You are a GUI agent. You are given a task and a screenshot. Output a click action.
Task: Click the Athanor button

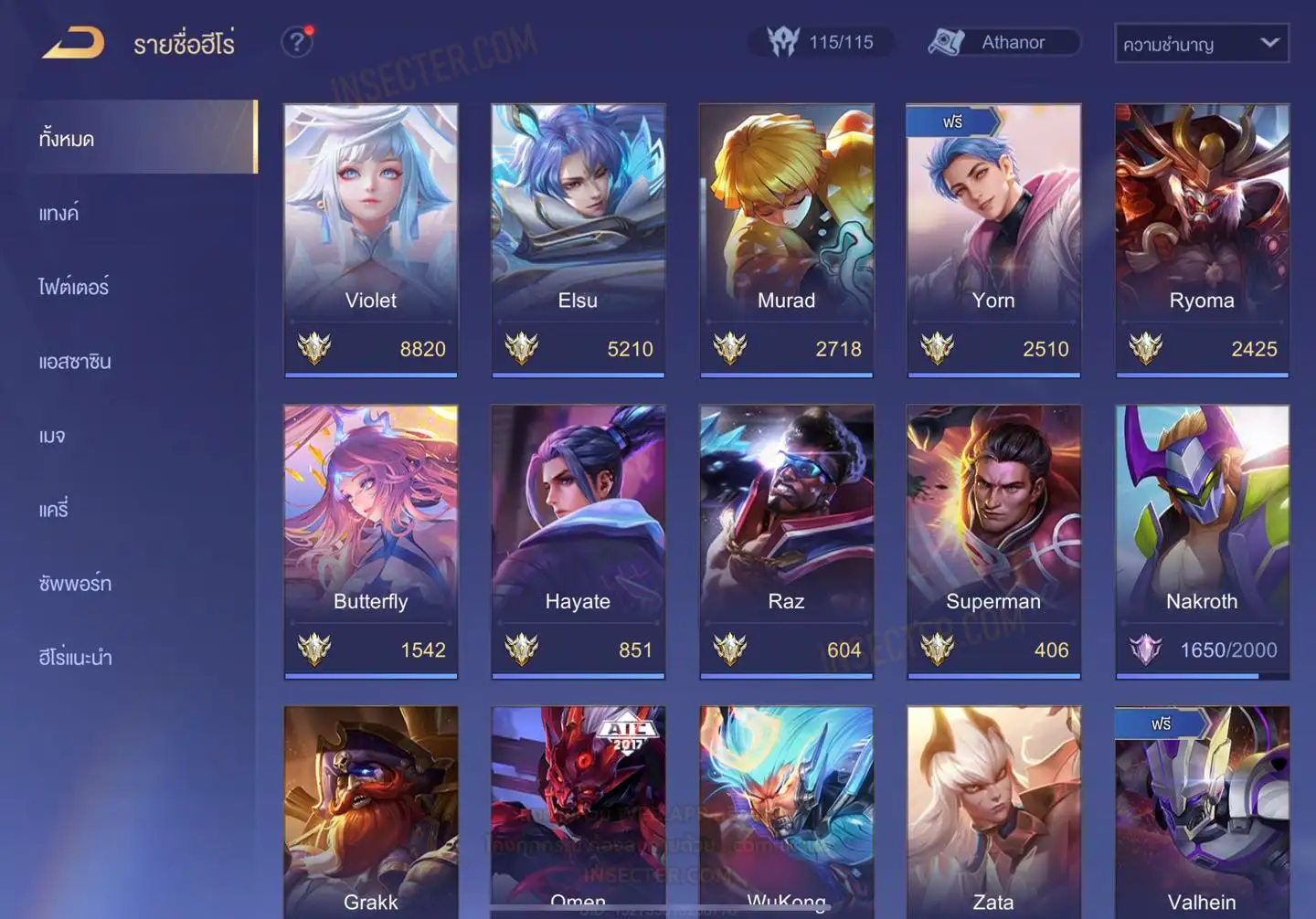[x=1003, y=42]
